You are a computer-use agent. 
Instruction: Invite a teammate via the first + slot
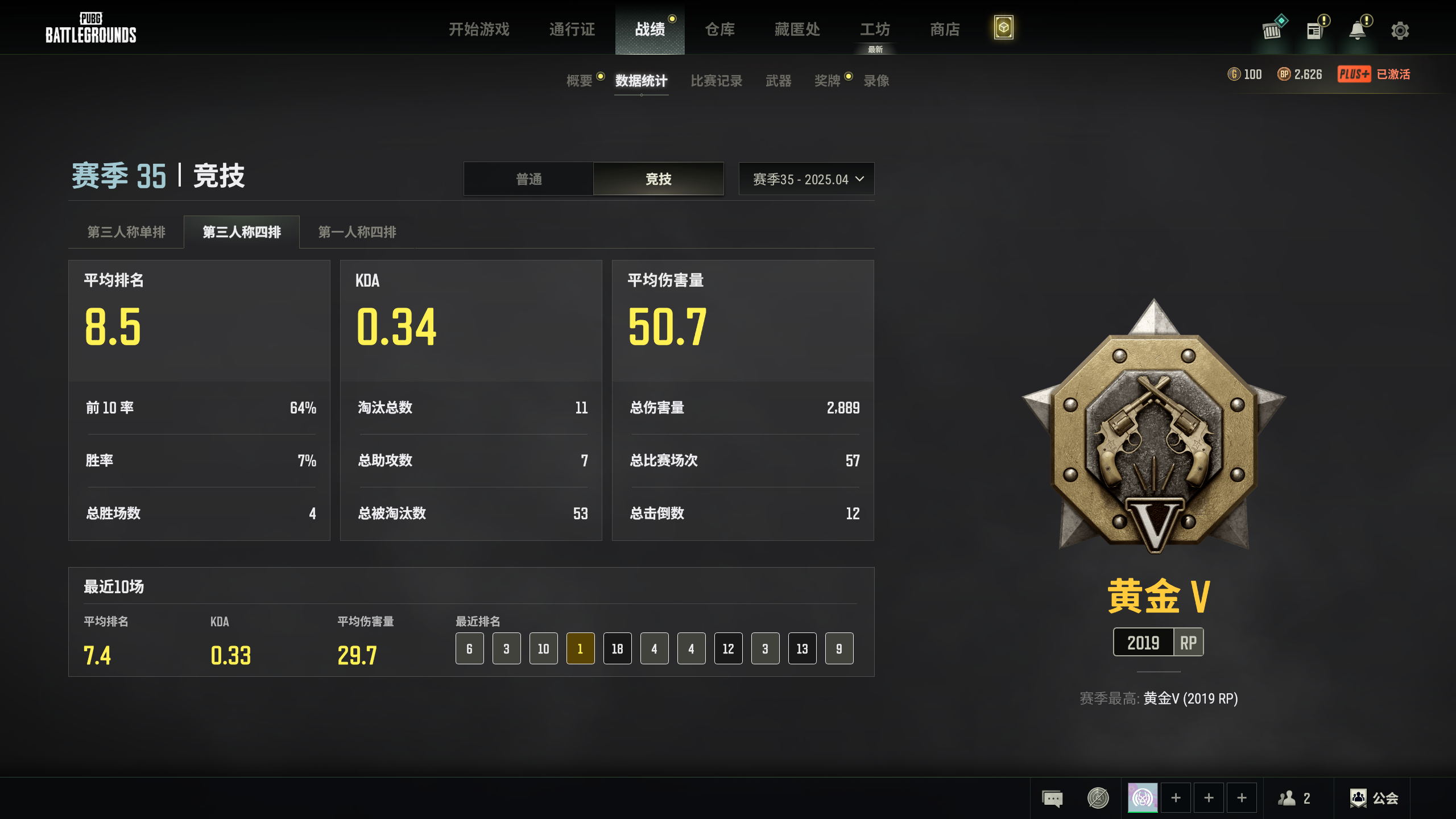[1176, 797]
